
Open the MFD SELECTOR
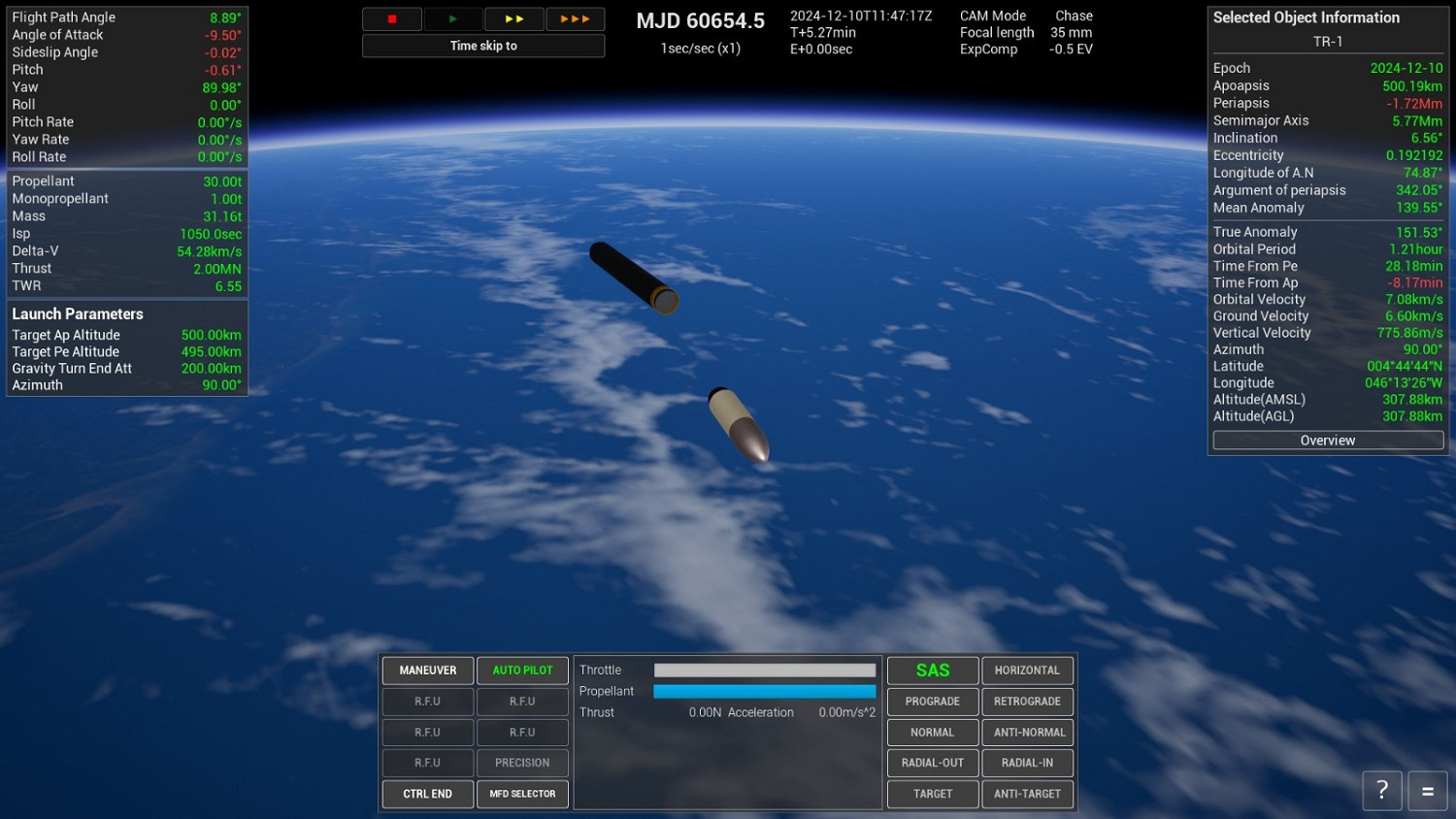point(522,794)
